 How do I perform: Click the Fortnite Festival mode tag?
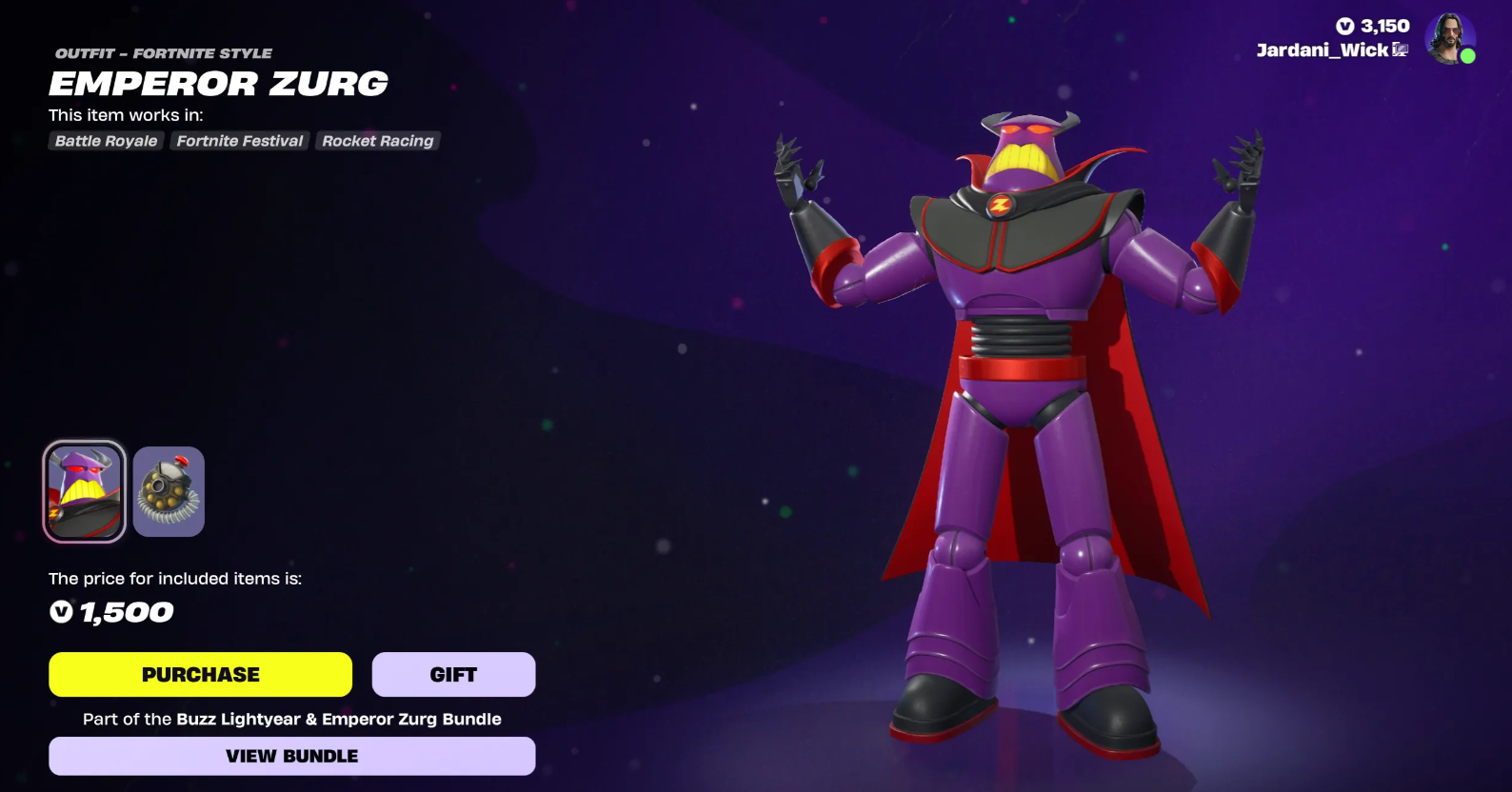(240, 141)
